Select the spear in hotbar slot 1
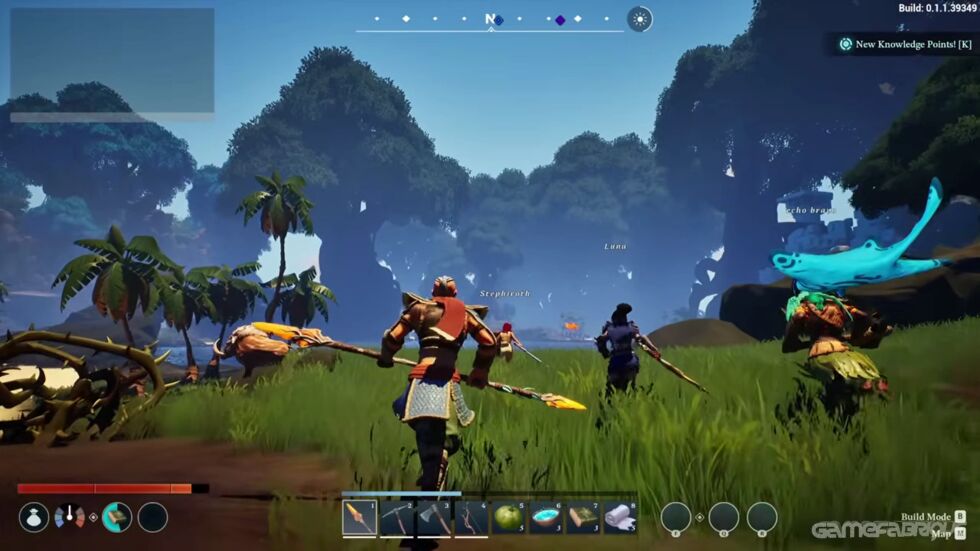This screenshot has height=551, width=980. pyautogui.click(x=359, y=517)
